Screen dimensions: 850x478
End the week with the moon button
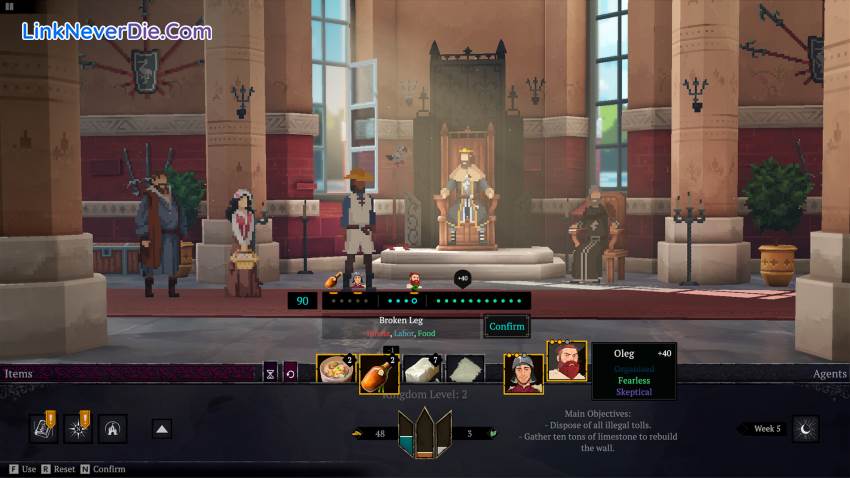(x=805, y=429)
